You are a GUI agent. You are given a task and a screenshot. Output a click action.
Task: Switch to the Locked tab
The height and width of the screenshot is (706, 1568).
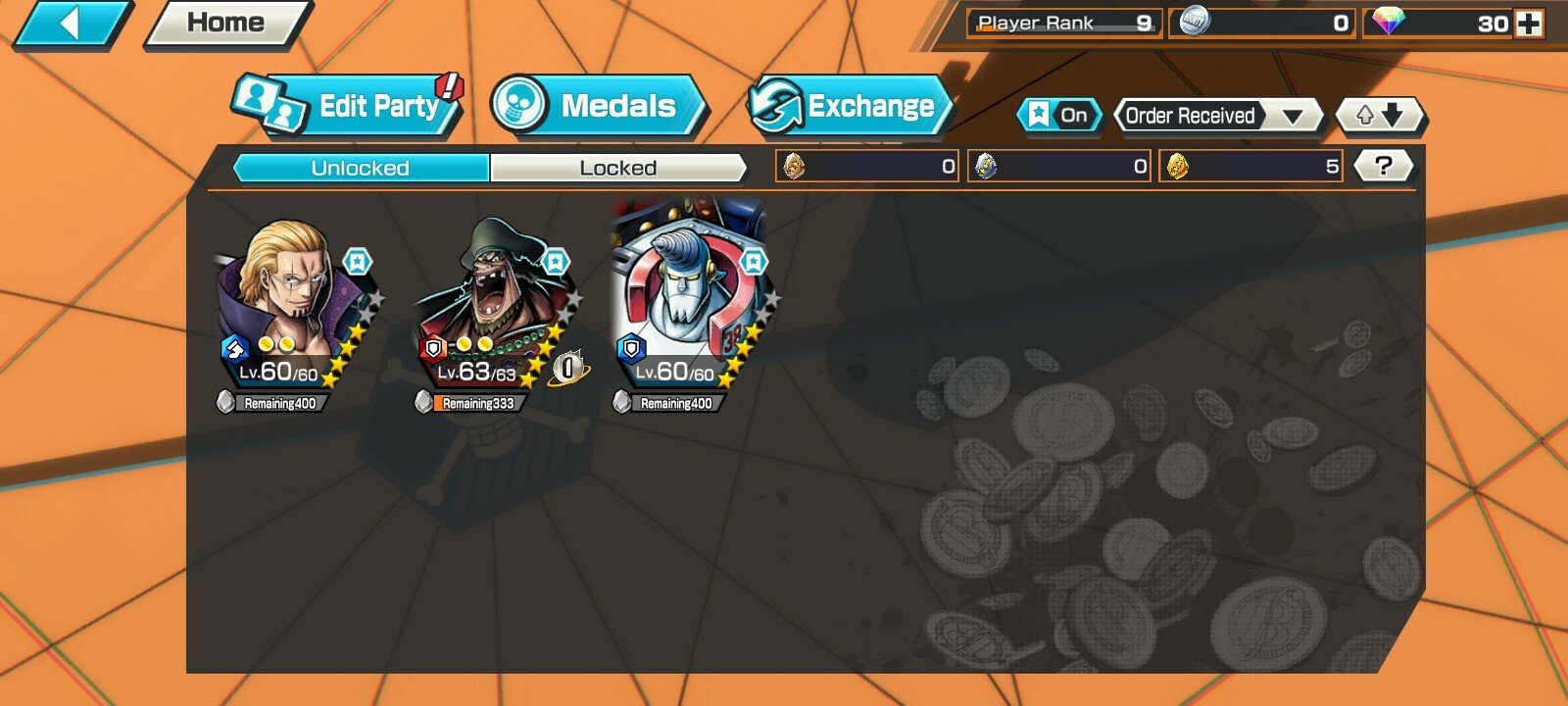(x=617, y=168)
